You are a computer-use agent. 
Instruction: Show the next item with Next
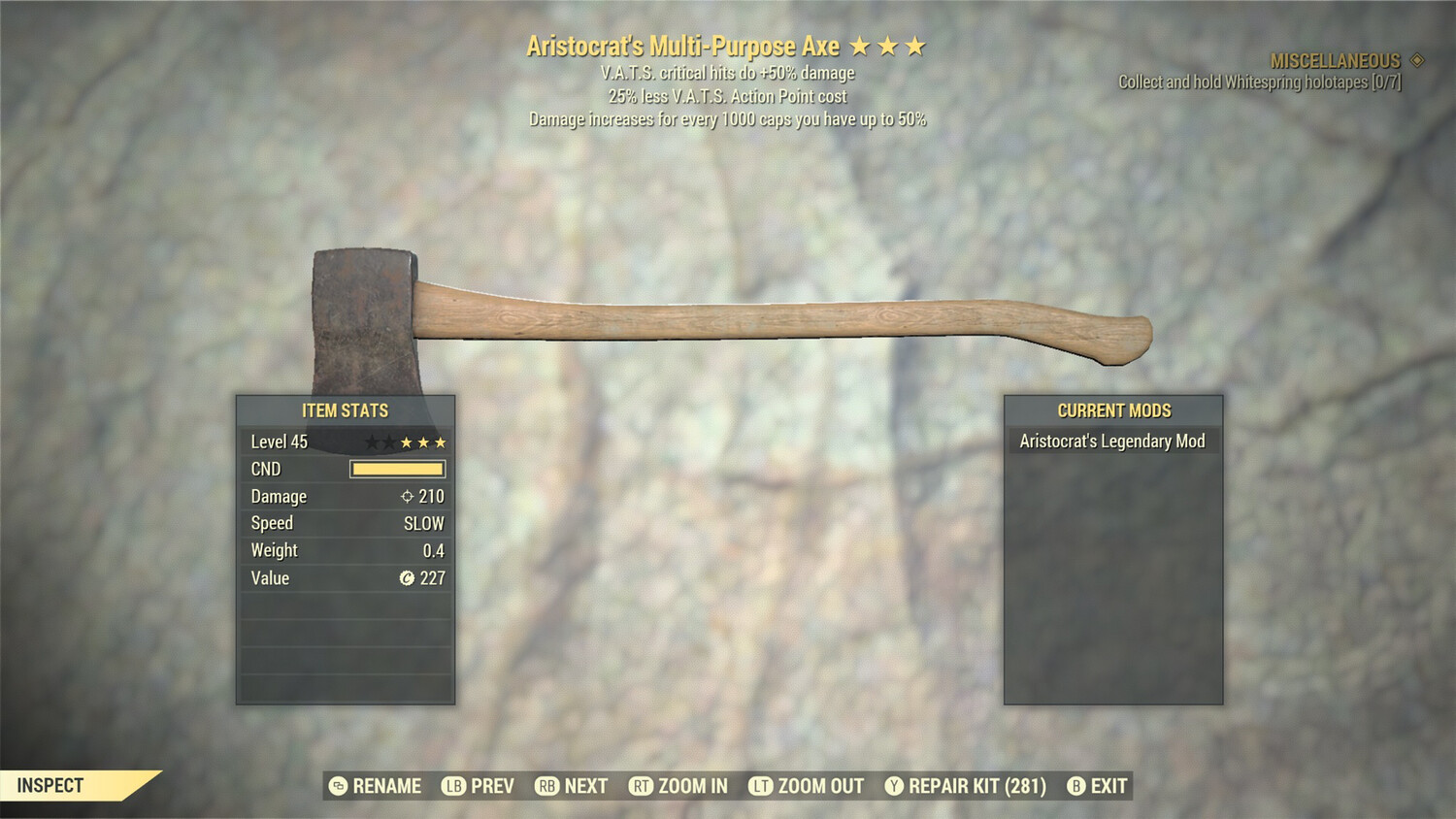[x=572, y=786]
